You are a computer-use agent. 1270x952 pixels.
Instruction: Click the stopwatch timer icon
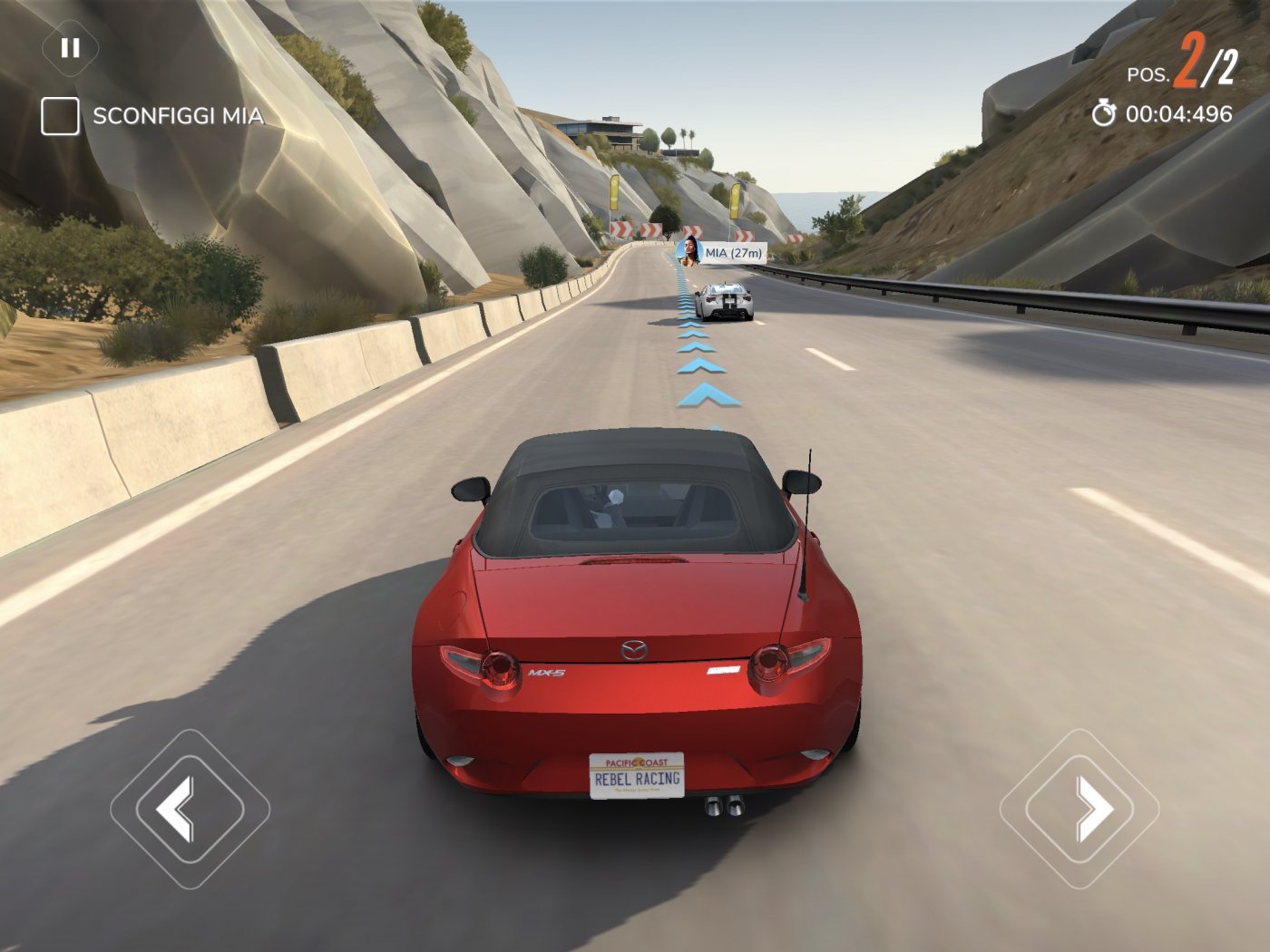(1103, 115)
